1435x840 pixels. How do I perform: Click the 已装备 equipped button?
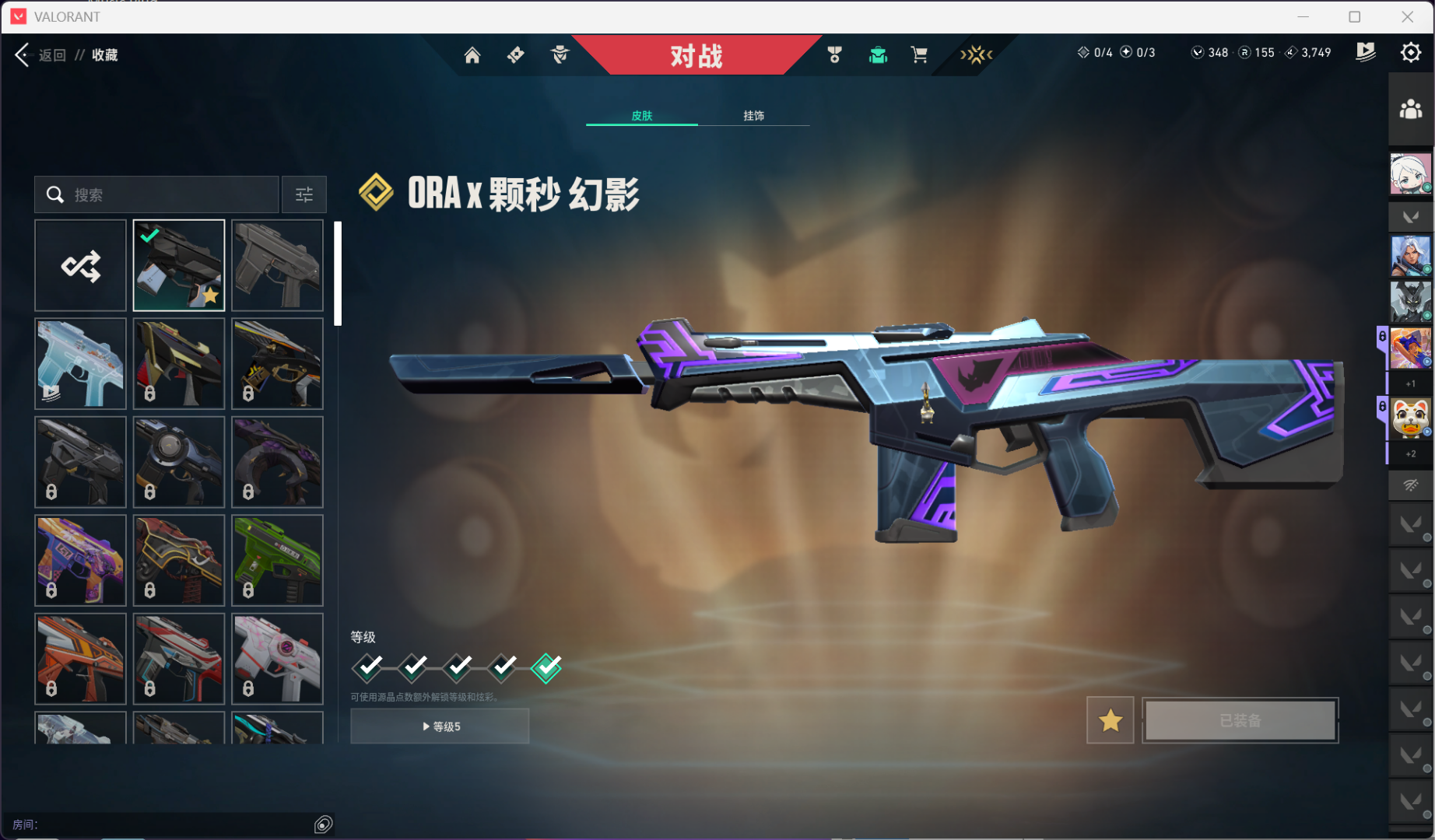pos(1240,721)
